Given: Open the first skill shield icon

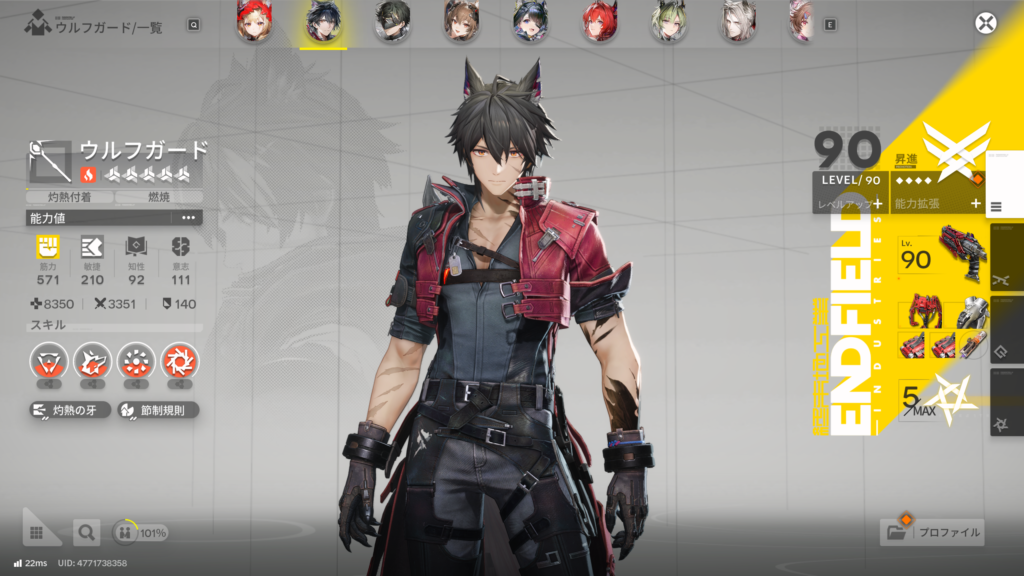Looking at the screenshot, I should pos(47,361).
